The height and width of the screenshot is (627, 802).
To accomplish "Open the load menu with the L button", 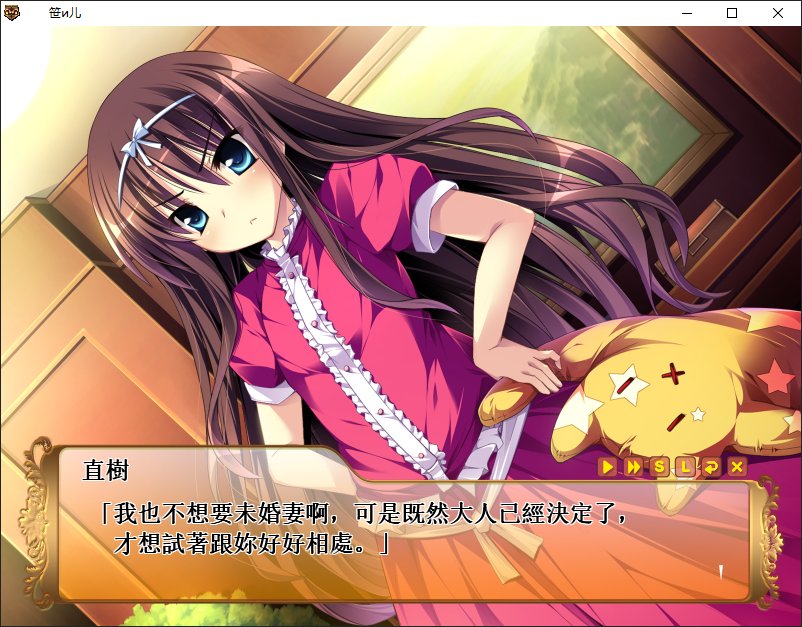I will click(685, 467).
